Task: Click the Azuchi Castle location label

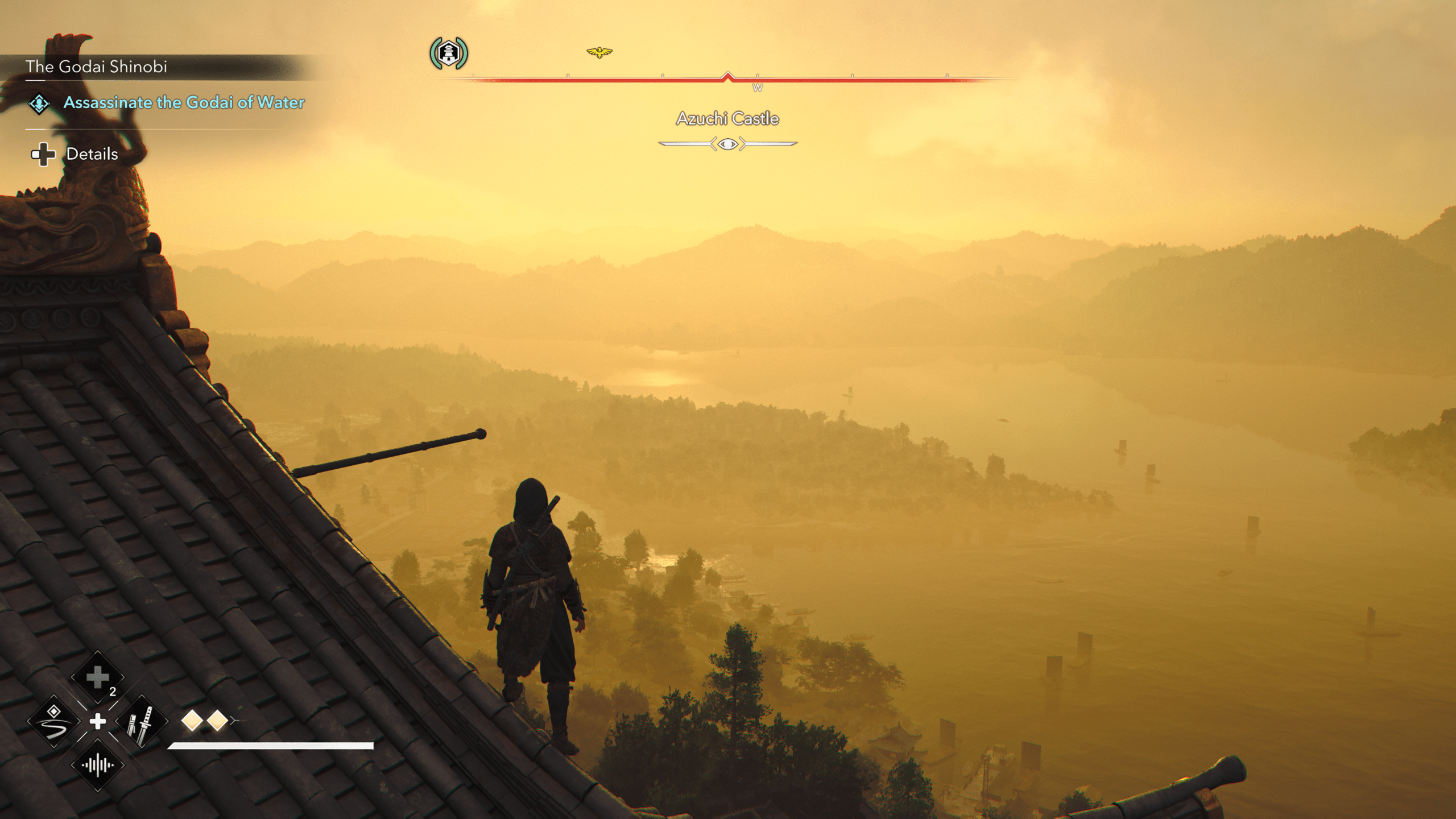Action: (x=727, y=119)
